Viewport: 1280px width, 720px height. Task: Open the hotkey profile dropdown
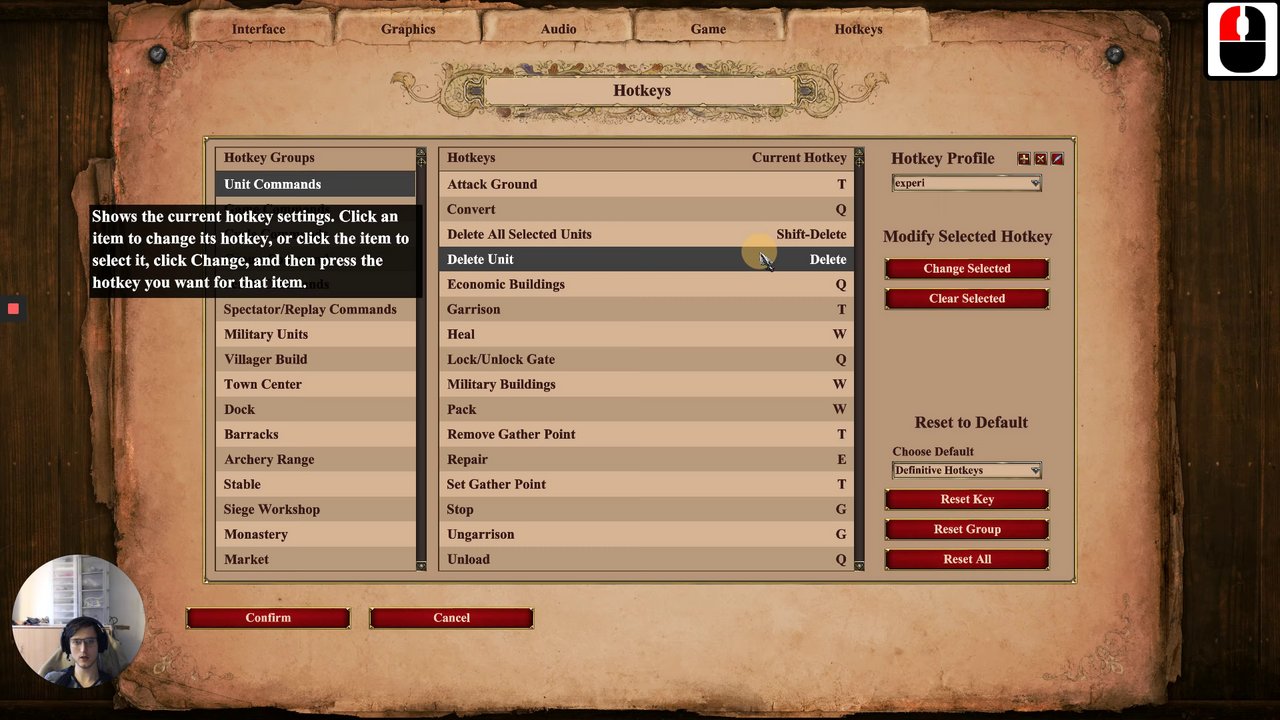point(966,184)
